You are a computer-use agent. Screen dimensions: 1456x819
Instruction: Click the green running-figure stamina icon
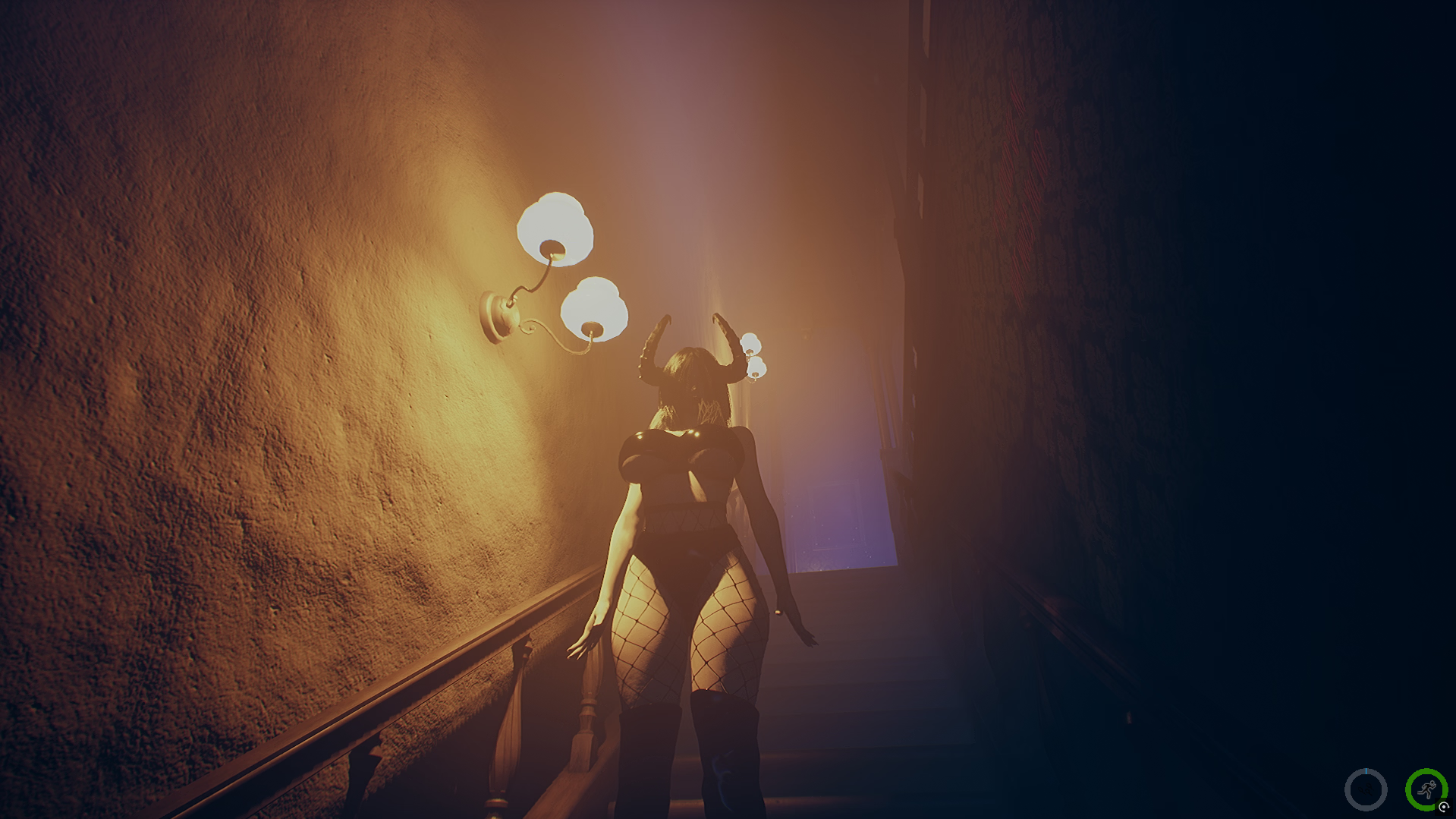[x=1425, y=789]
